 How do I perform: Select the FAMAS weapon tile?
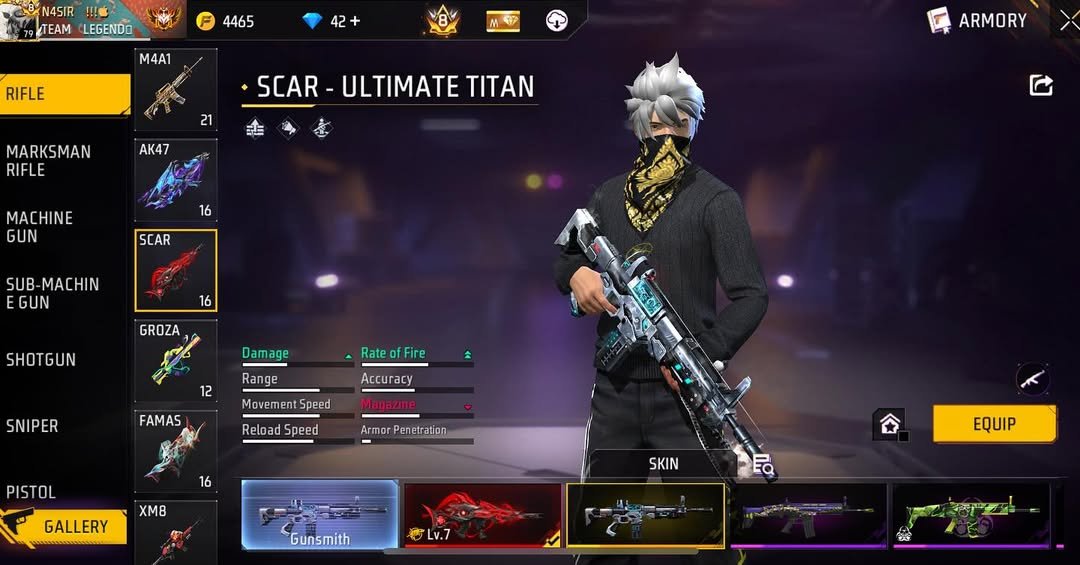(x=176, y=451)
